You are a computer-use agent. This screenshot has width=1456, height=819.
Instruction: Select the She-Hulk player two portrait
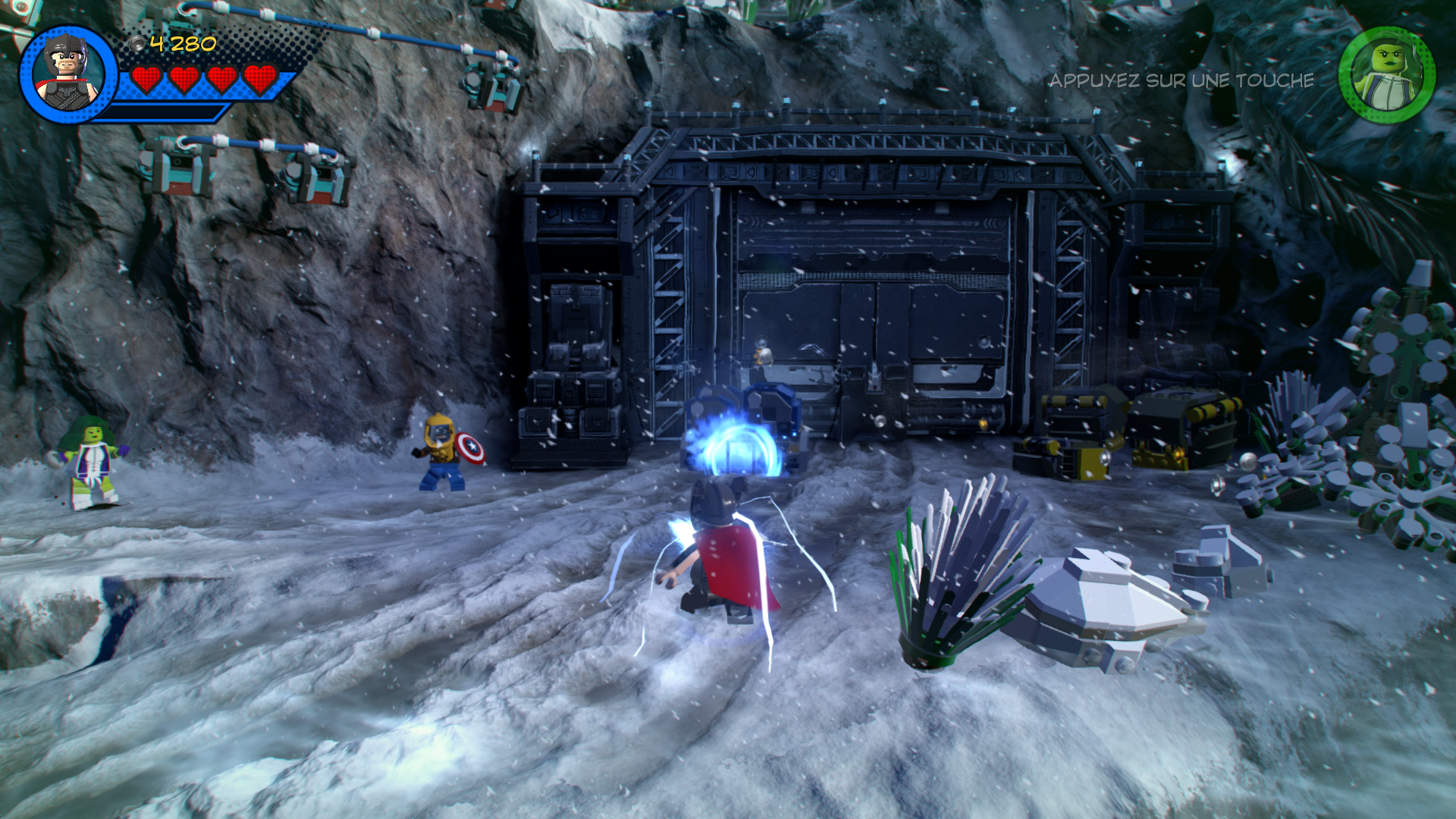1386,75
